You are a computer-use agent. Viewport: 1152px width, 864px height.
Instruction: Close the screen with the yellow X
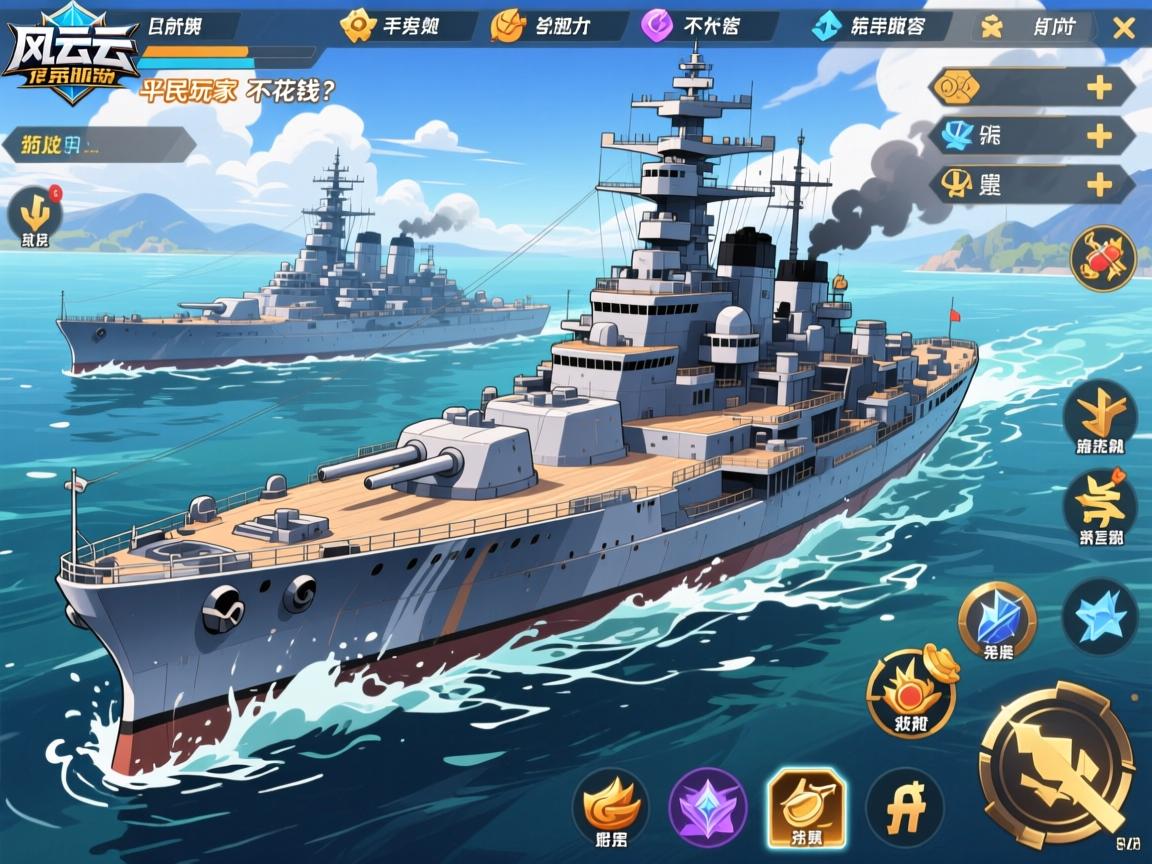coord(1123,27)
